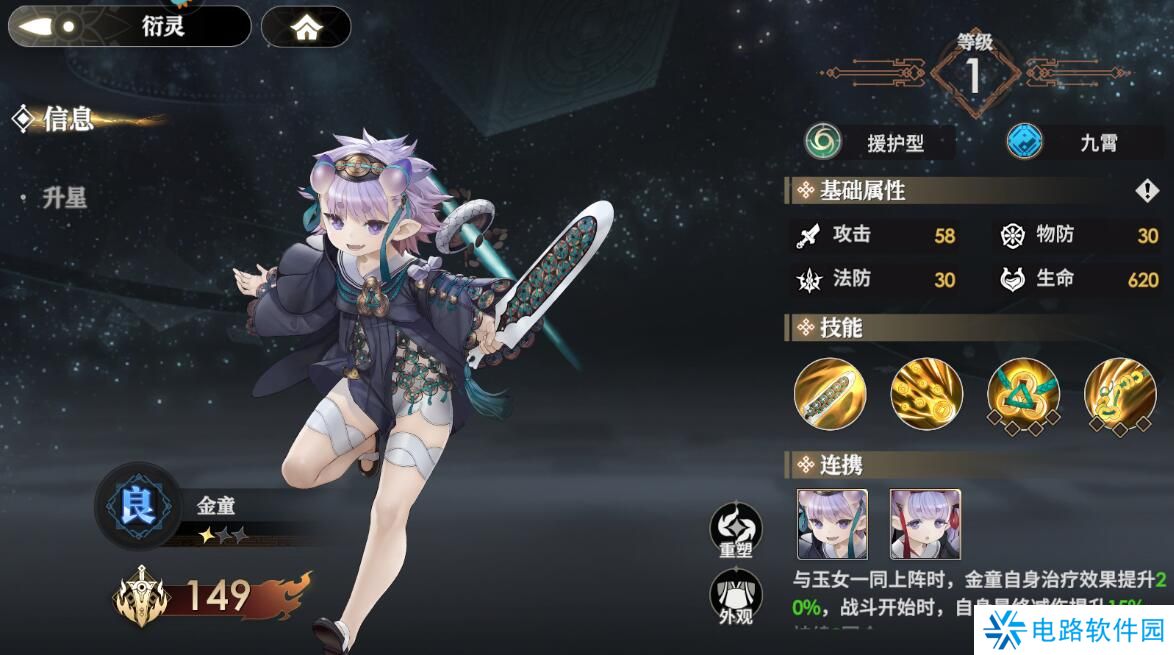Click the 良 rarity badge
This screenshot has height=655, width=1174.
coord(138,507)
